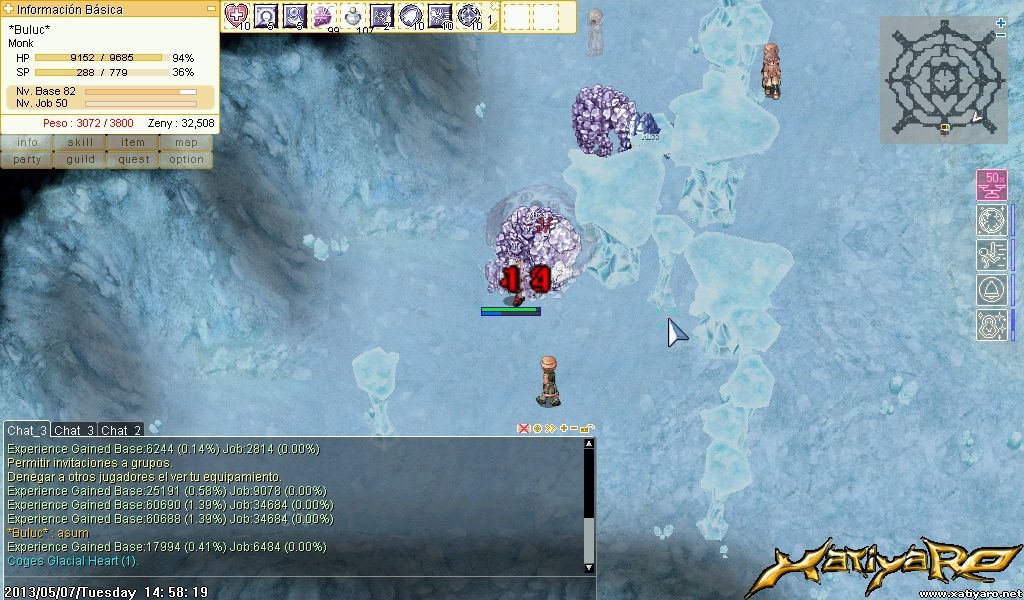Open the party window
Viewport: 1024px width, 600px height.
pyautogui.click(x=27, y=159)
